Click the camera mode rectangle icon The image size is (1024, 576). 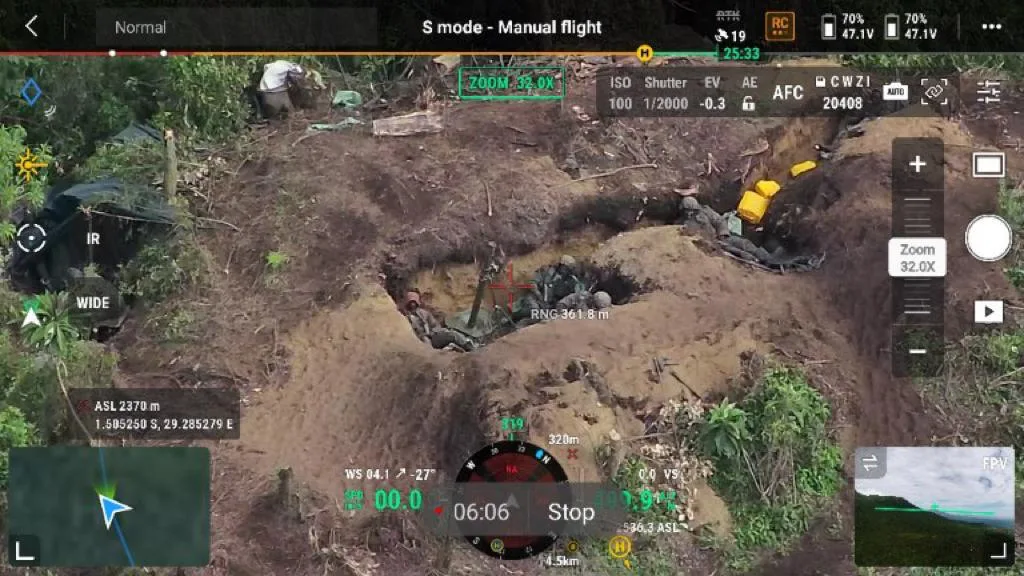point(988,165)
